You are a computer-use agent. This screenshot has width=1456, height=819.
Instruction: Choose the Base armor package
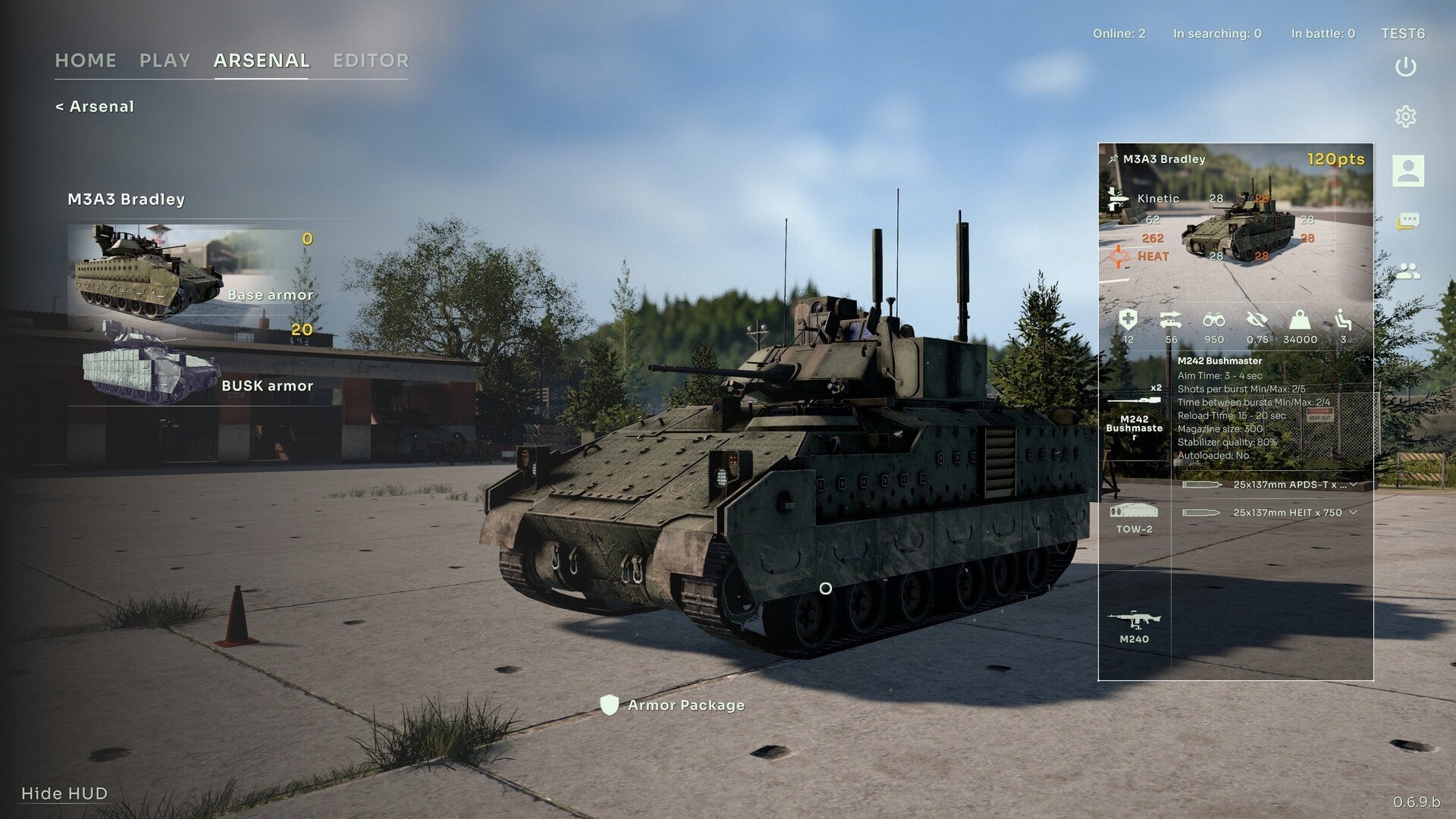[193, 272]
